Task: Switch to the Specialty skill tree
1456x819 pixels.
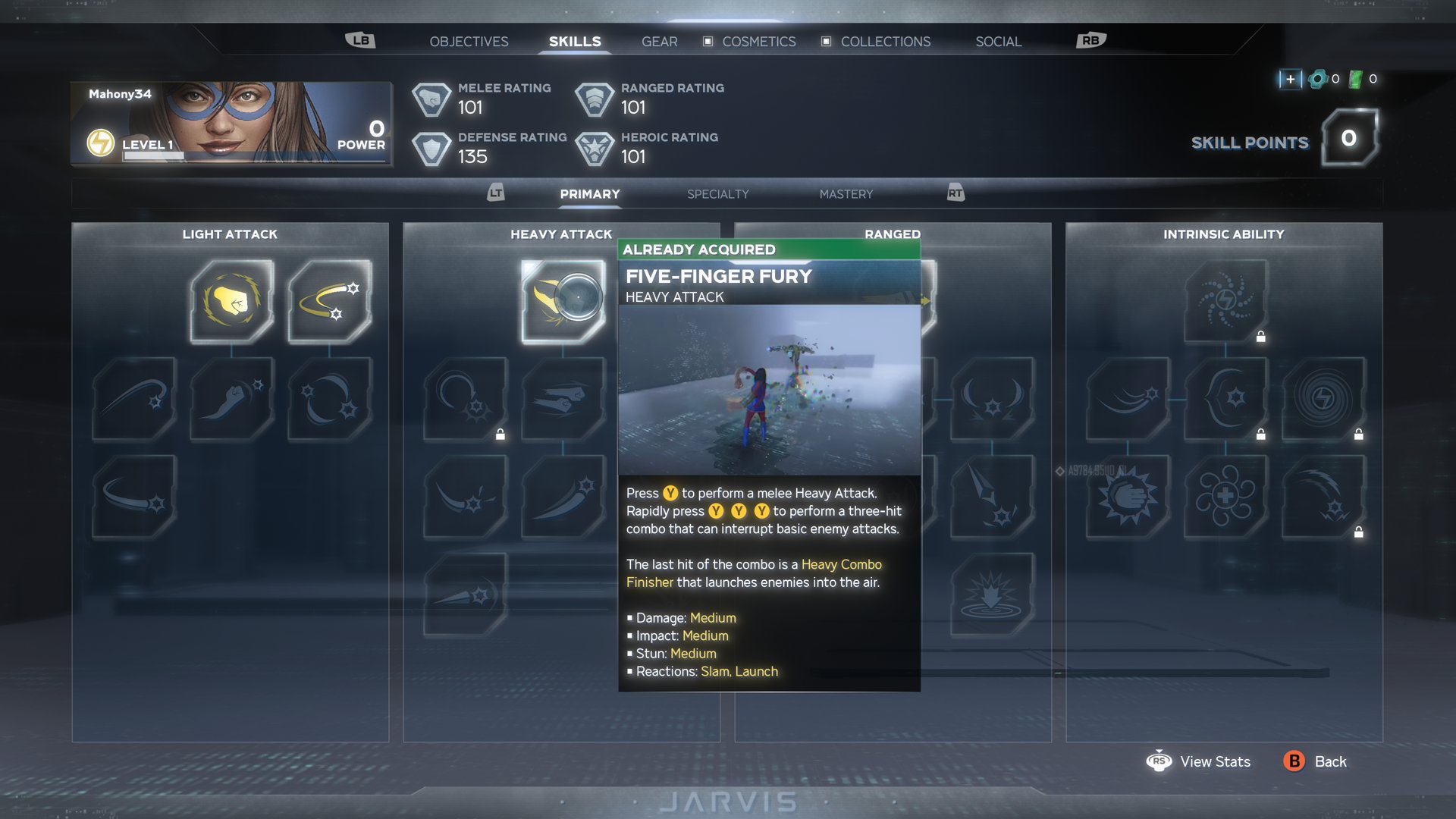Action: coord(717,194)
